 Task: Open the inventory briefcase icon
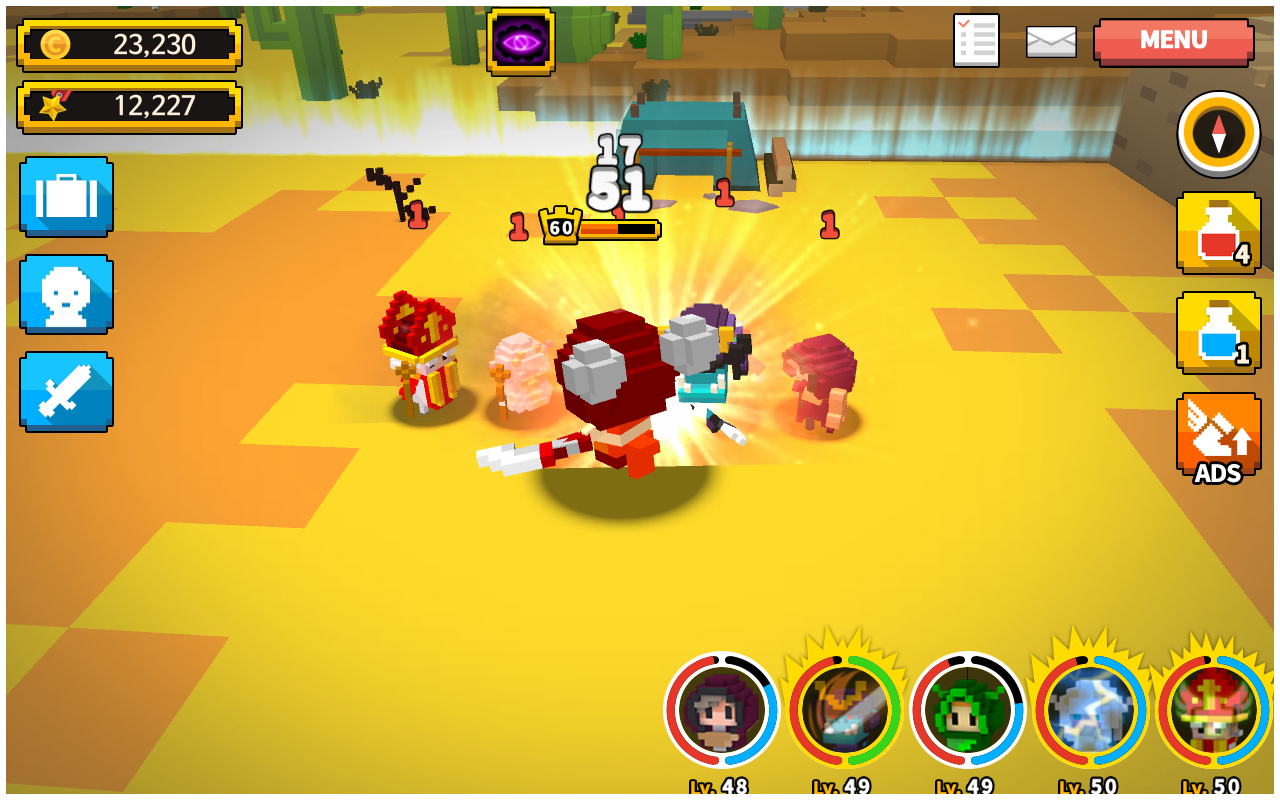point(66,196)
